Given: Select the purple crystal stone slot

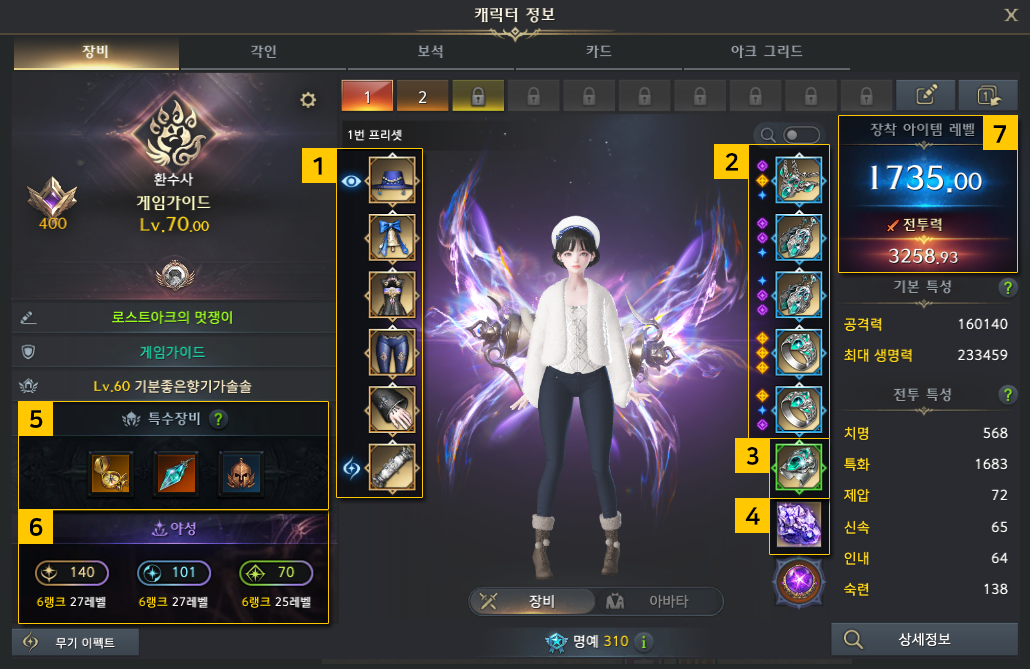Looking at the screenshot, I should (799, 524).
